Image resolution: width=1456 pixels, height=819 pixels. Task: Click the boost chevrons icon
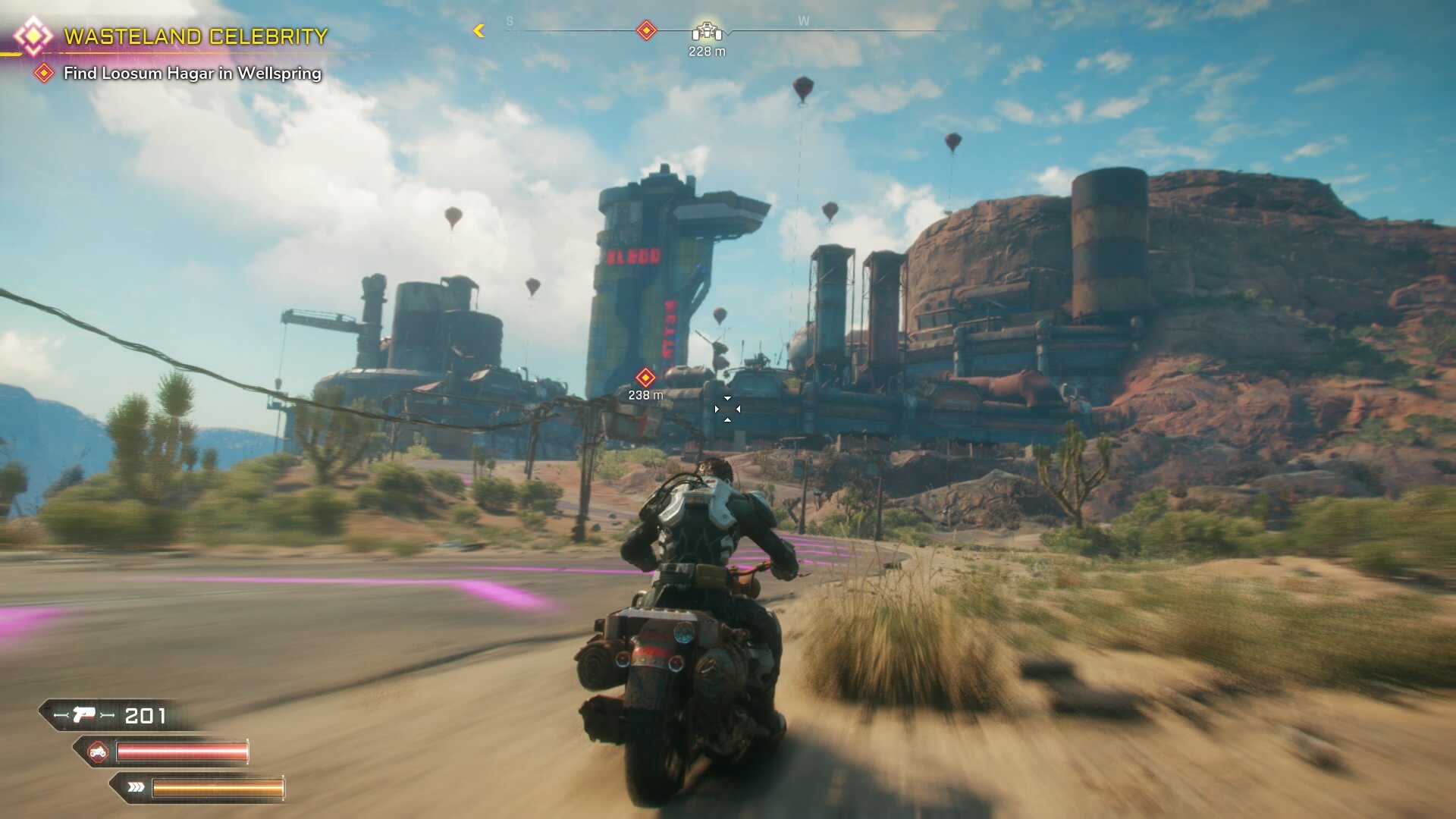click(x=136, y=787)
